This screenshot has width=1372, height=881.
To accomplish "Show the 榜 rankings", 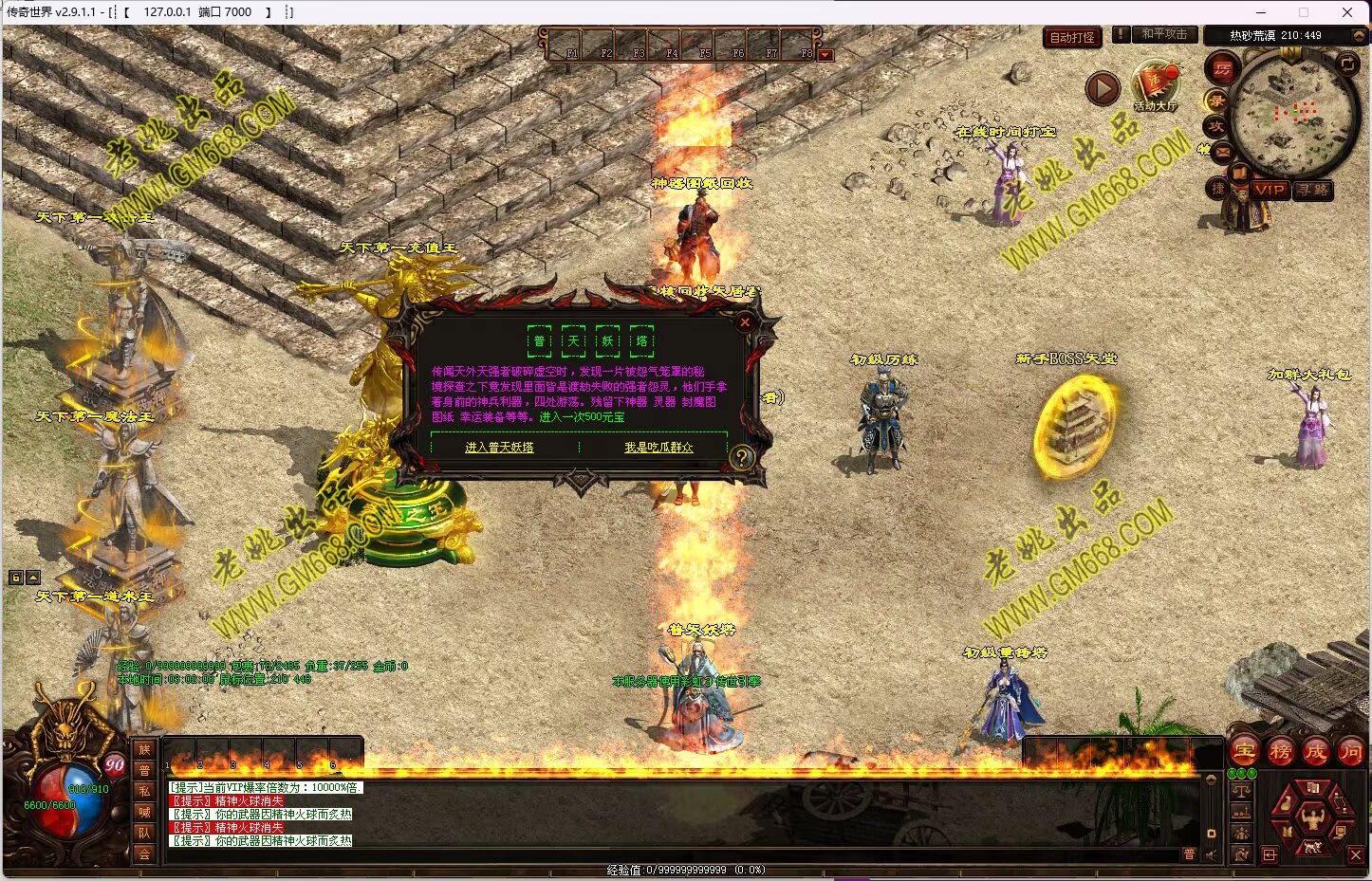I will [x=1280, y=752].
